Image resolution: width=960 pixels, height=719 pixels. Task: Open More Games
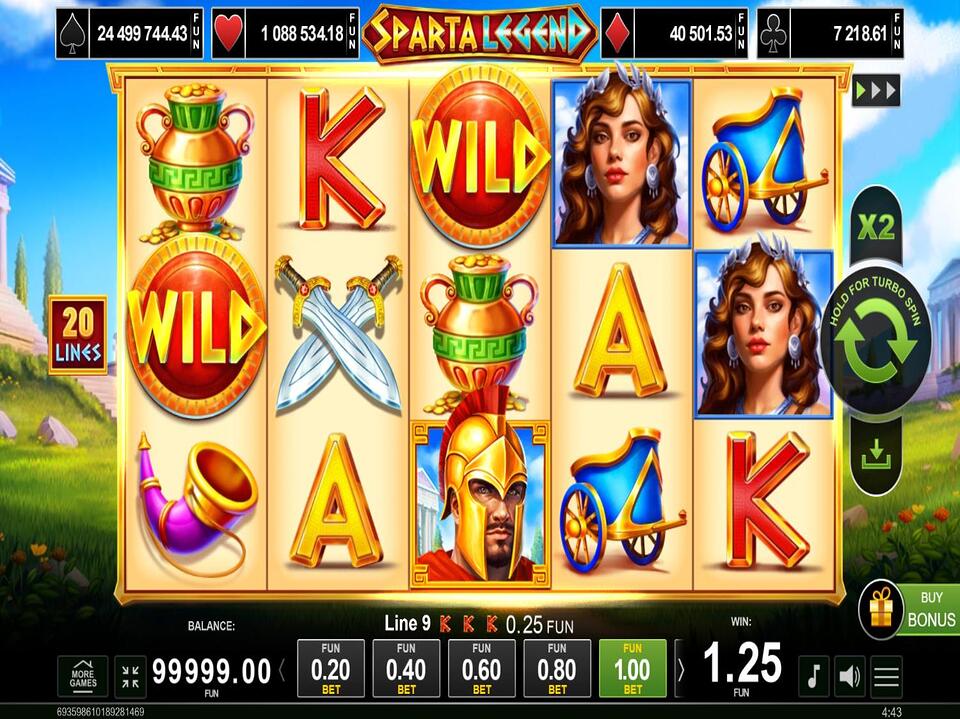(x=83, y=677)
